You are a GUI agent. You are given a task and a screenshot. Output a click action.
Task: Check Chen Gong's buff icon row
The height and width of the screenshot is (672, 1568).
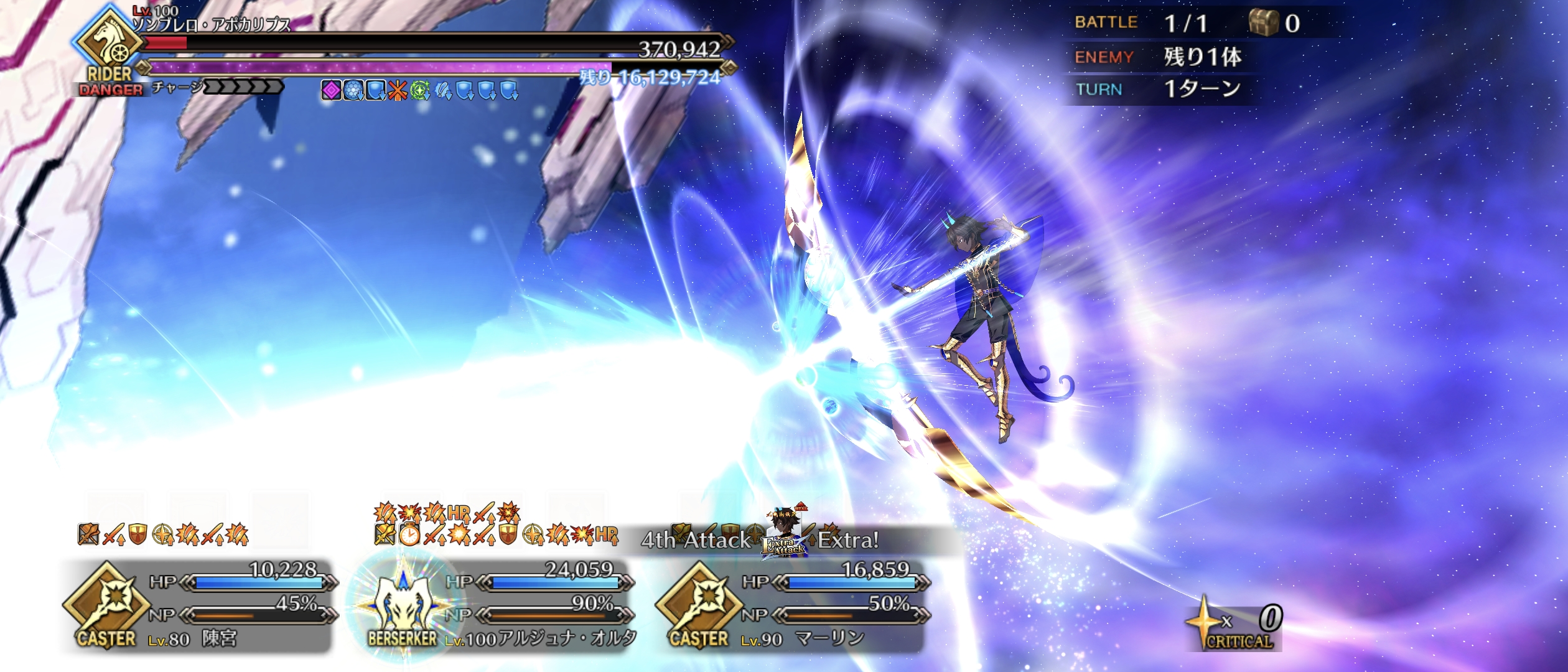click(163, 534)
